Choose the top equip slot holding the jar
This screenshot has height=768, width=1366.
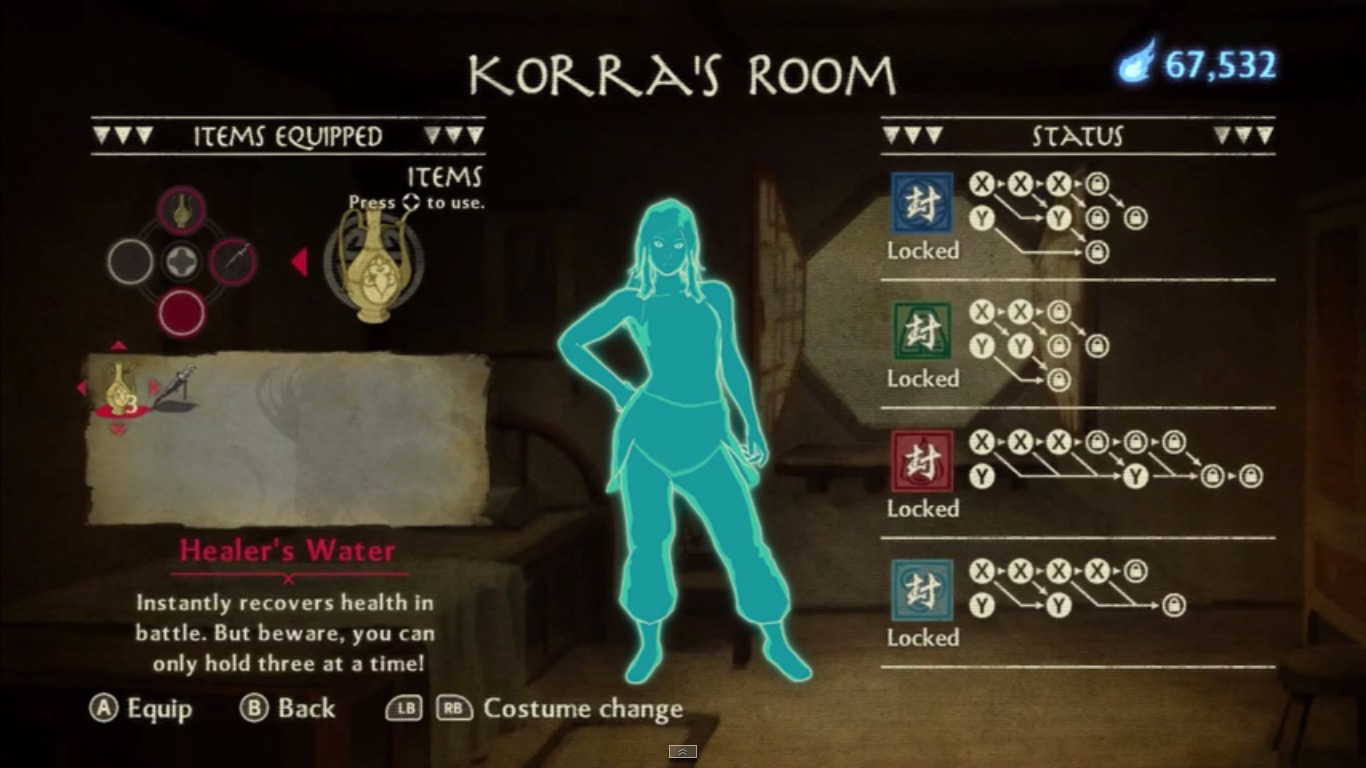coord(182,210)
